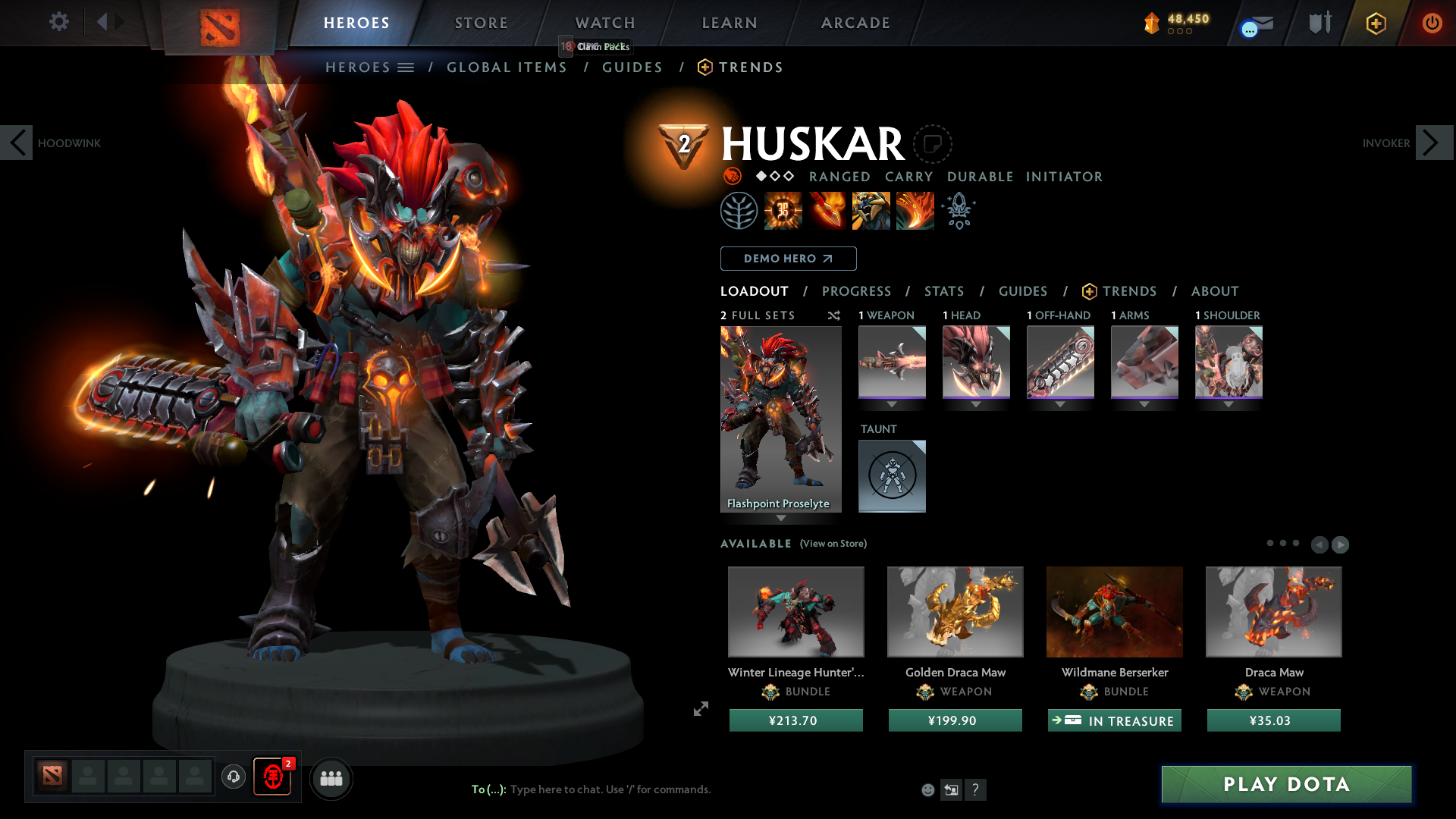The image size is (1456, 819).
Task: Click the Demo Hero button
Action: click(788, 259)
